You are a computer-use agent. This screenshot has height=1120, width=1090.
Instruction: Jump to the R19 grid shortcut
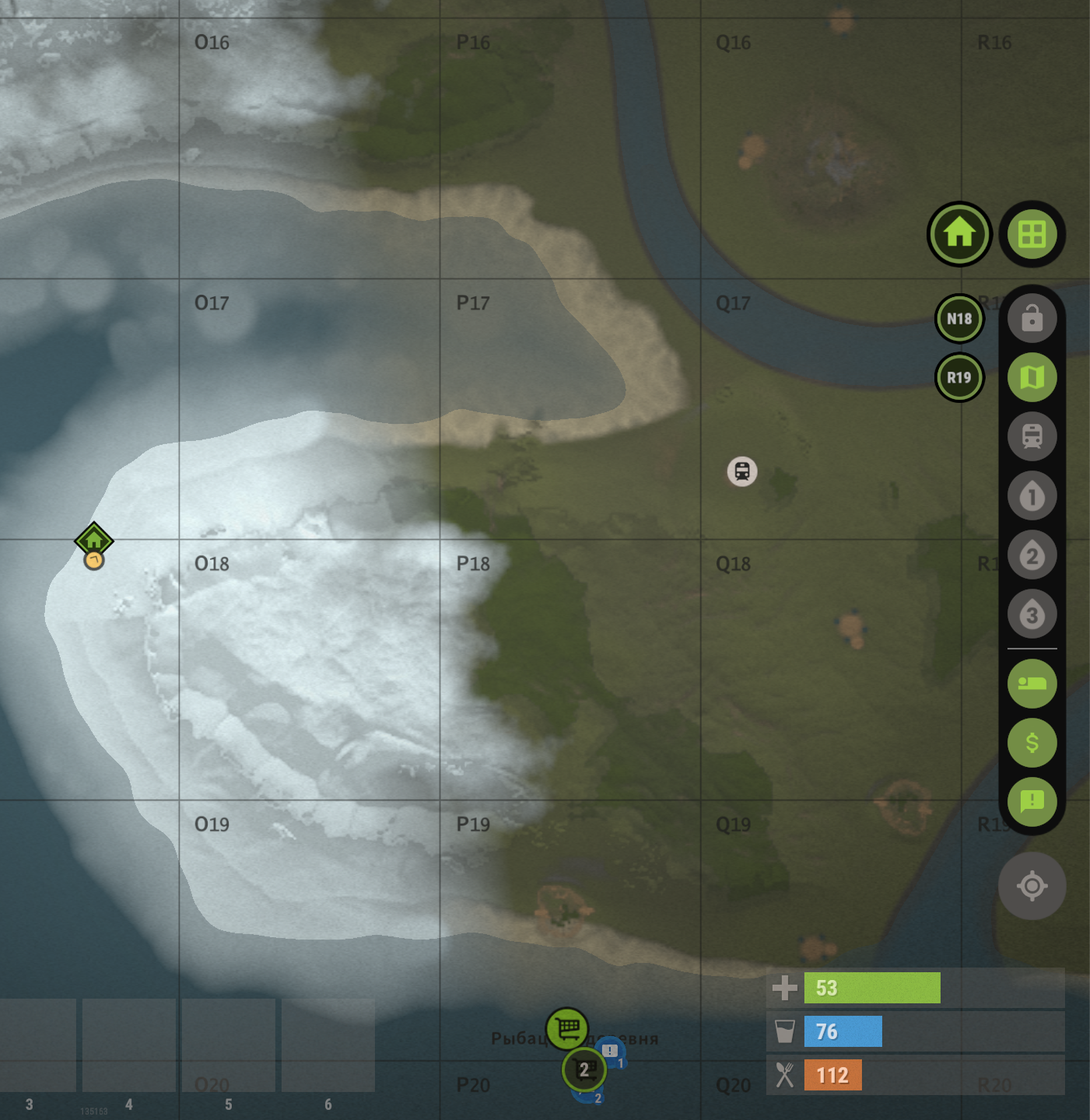(959, 378)
